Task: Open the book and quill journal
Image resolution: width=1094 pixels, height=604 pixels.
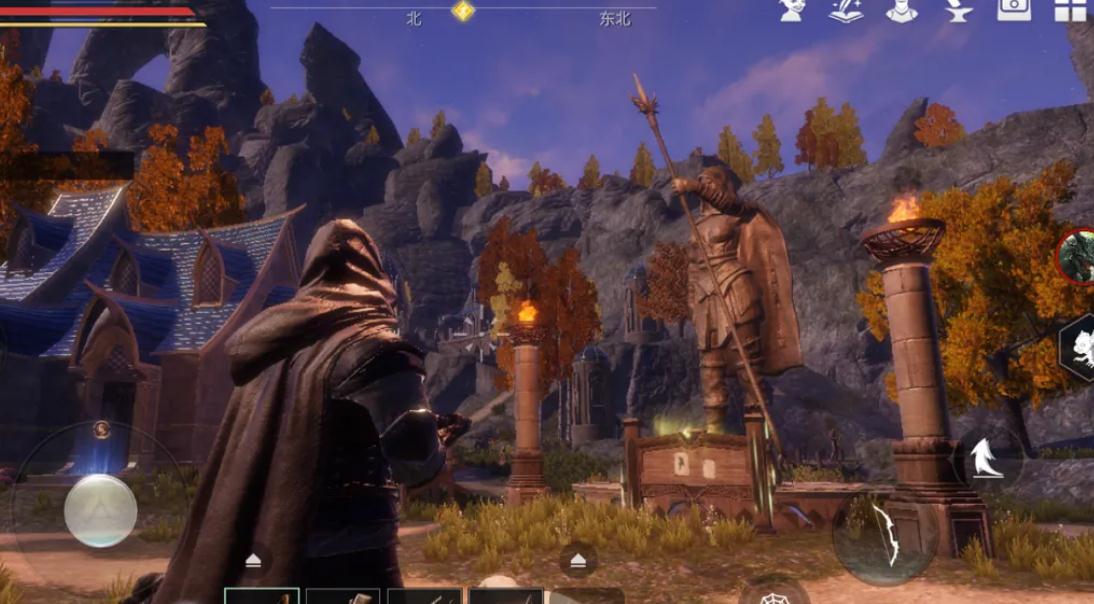Action: 846,10
